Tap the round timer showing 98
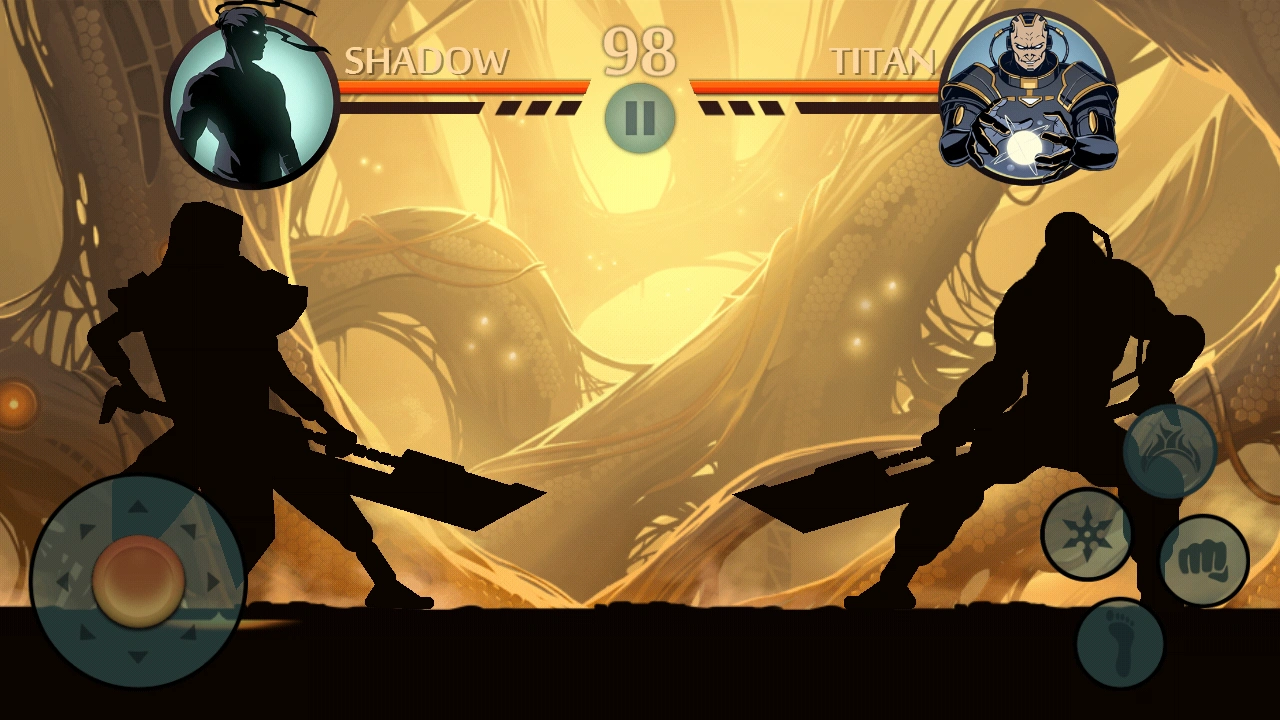The image size is (1280, 720). click(x=640, y=50)
